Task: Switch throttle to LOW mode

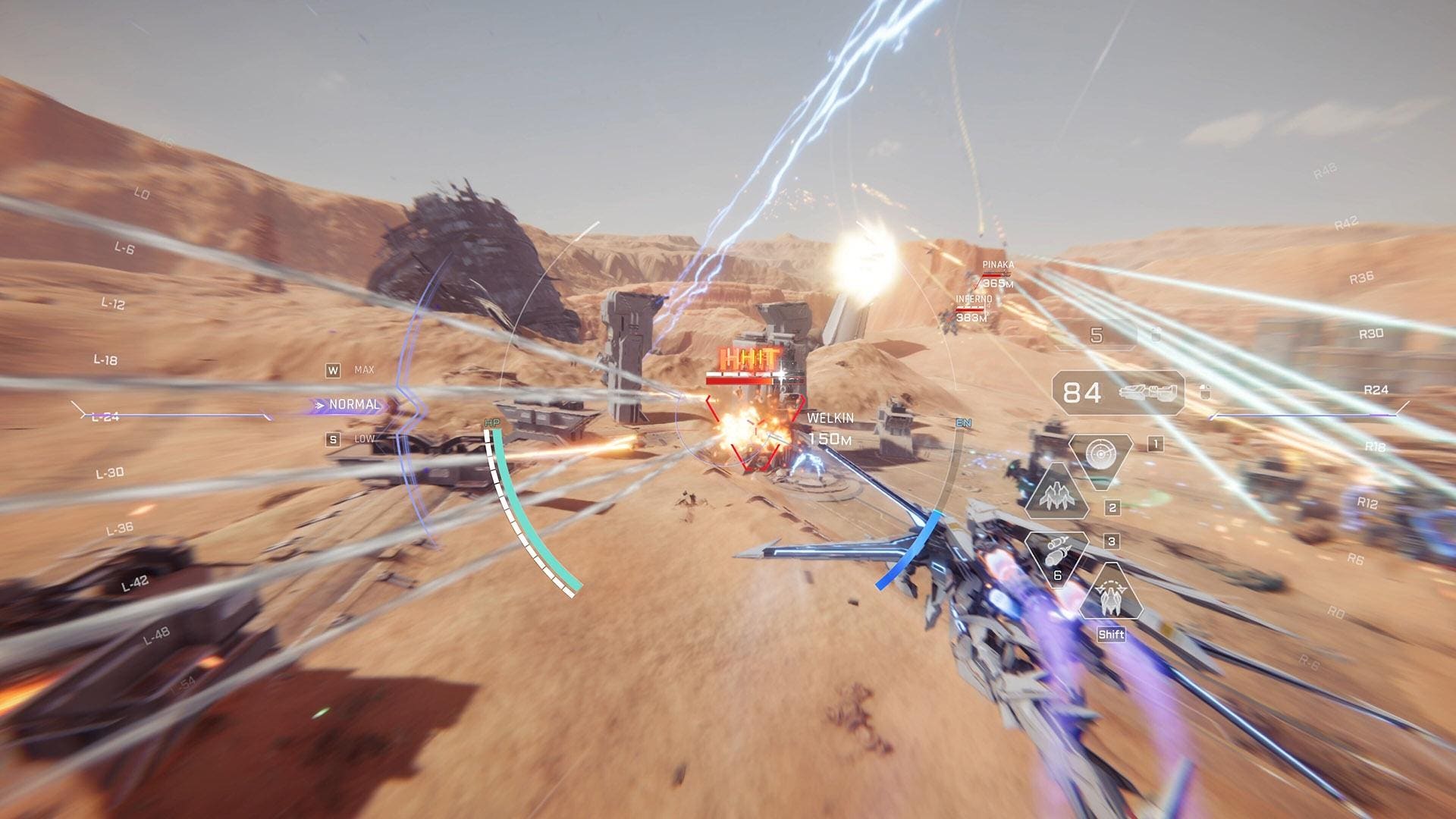Action: 364,438
